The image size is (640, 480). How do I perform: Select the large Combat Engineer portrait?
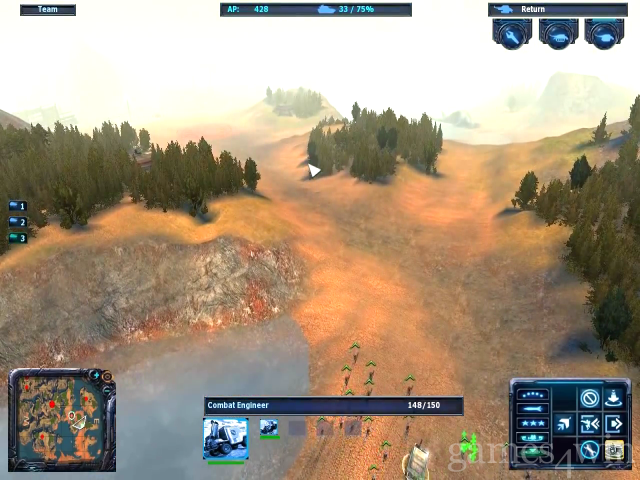coord(225,437)
